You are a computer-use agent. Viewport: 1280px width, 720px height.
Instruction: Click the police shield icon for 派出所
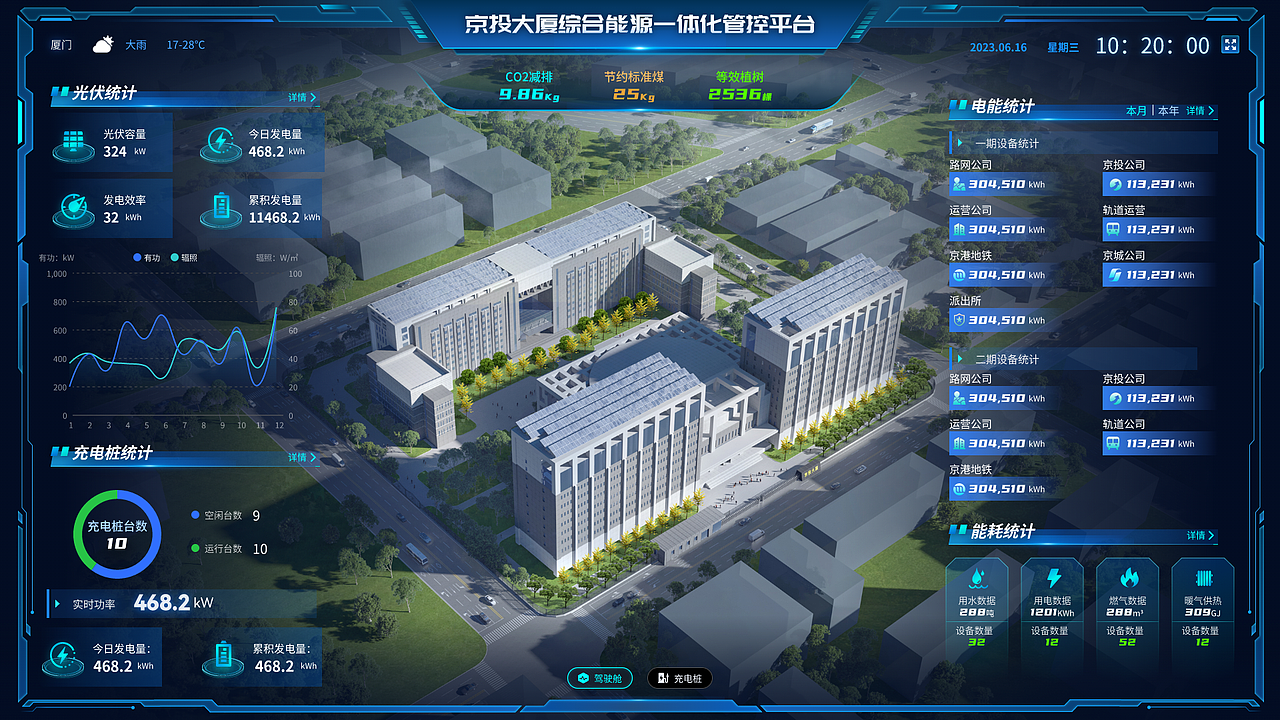click(961, 320)
